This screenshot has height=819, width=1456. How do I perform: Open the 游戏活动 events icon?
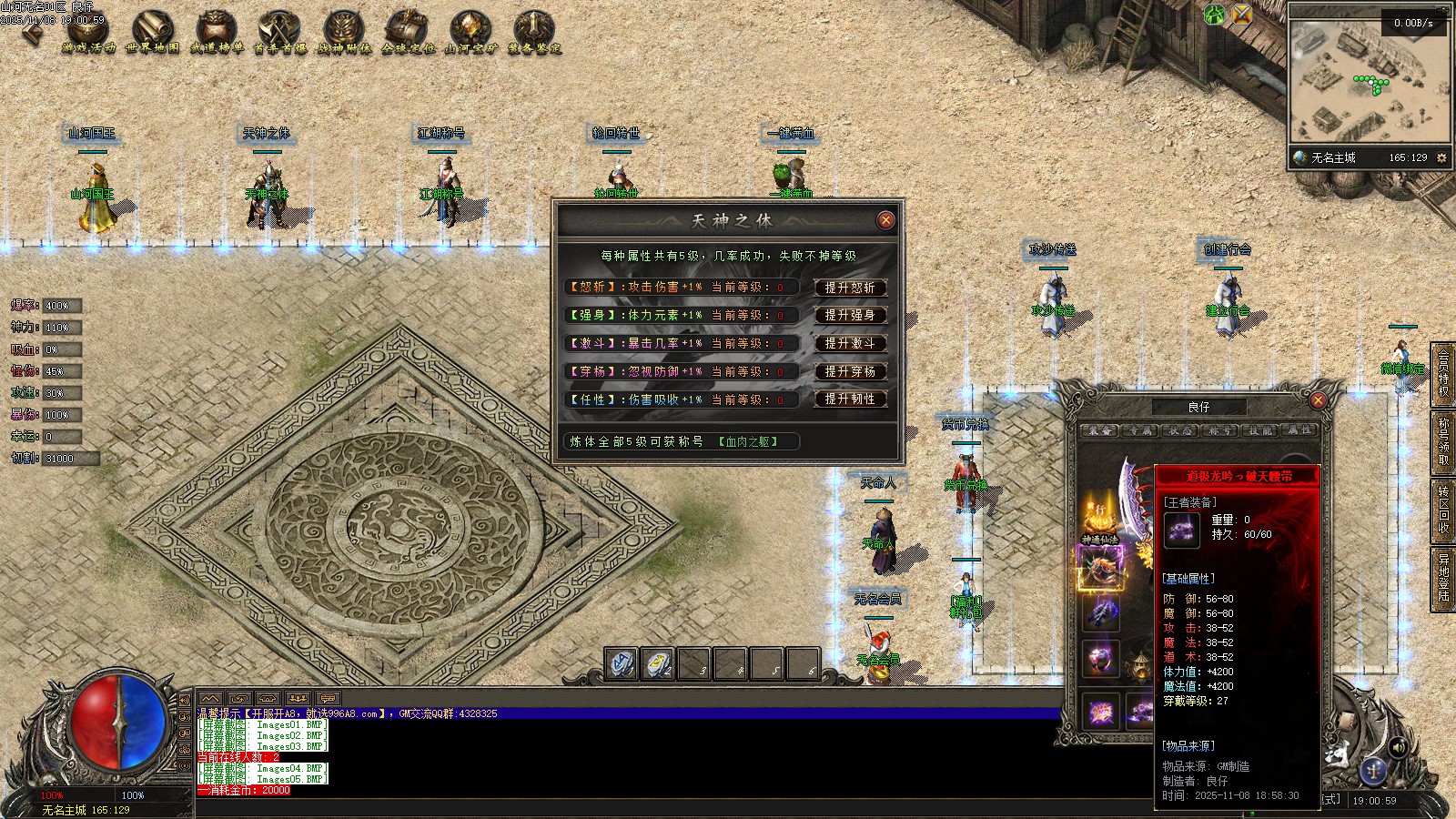[x=89, y=32]
